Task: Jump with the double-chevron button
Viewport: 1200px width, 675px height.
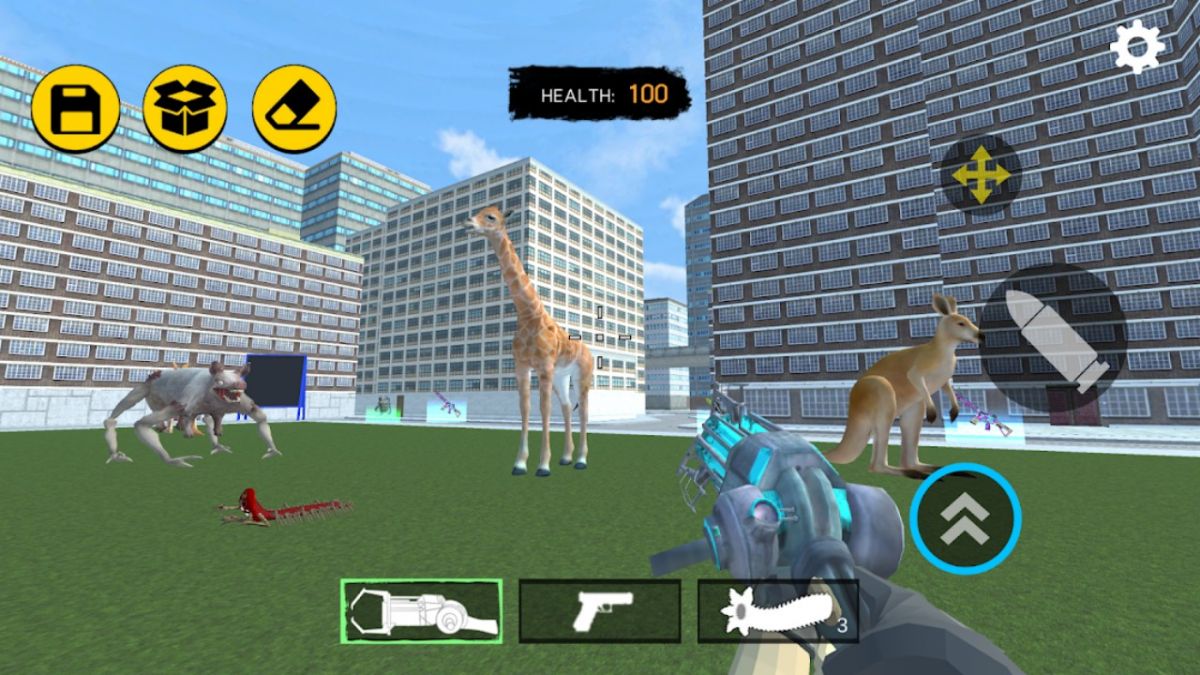Action: (965, 519)
